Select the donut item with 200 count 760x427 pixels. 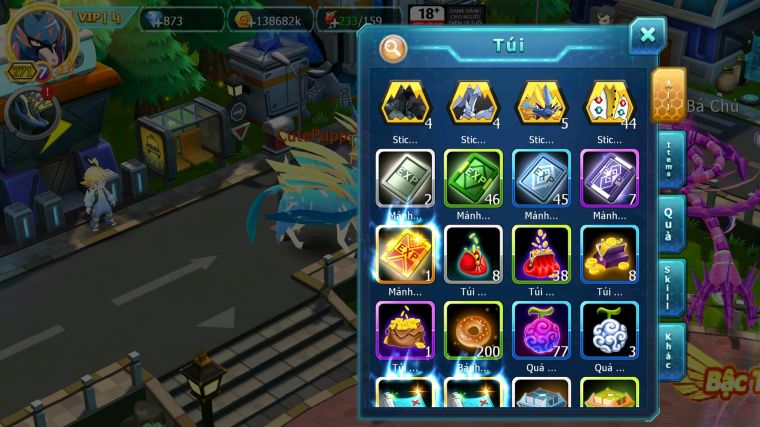coord(473,329)
